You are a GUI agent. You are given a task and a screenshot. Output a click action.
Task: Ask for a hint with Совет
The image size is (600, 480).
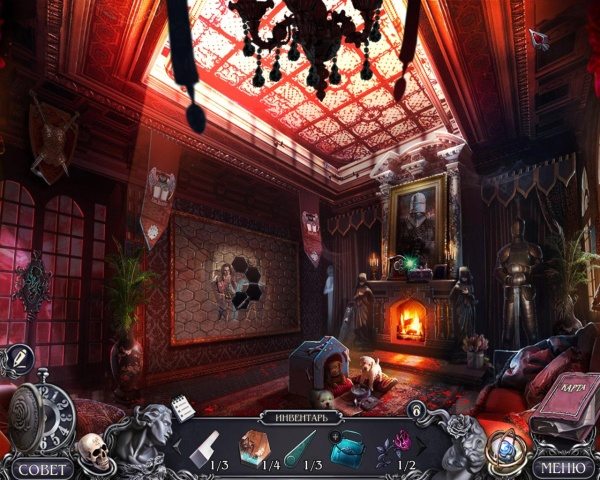[x=41, y=468]
